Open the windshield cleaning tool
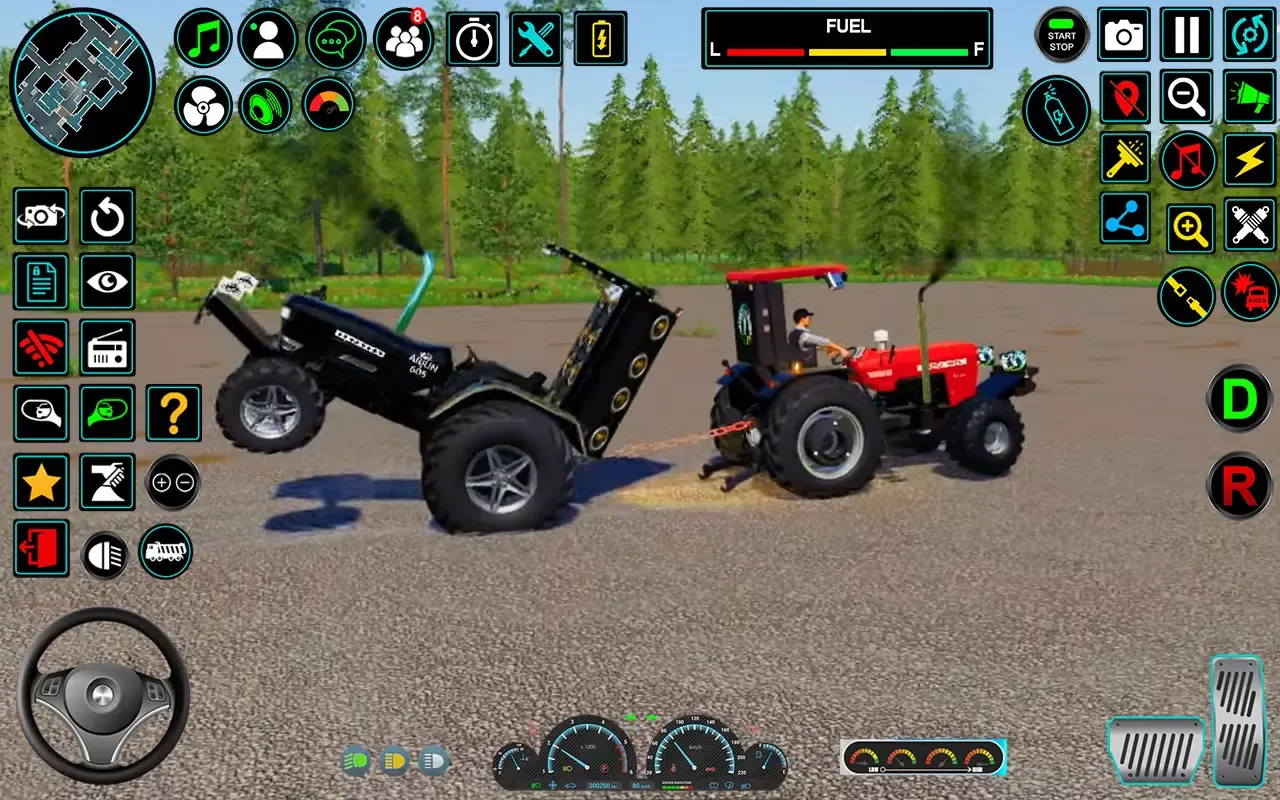Viewport: 1280px width, 800px height. (x=1123, y=160)
